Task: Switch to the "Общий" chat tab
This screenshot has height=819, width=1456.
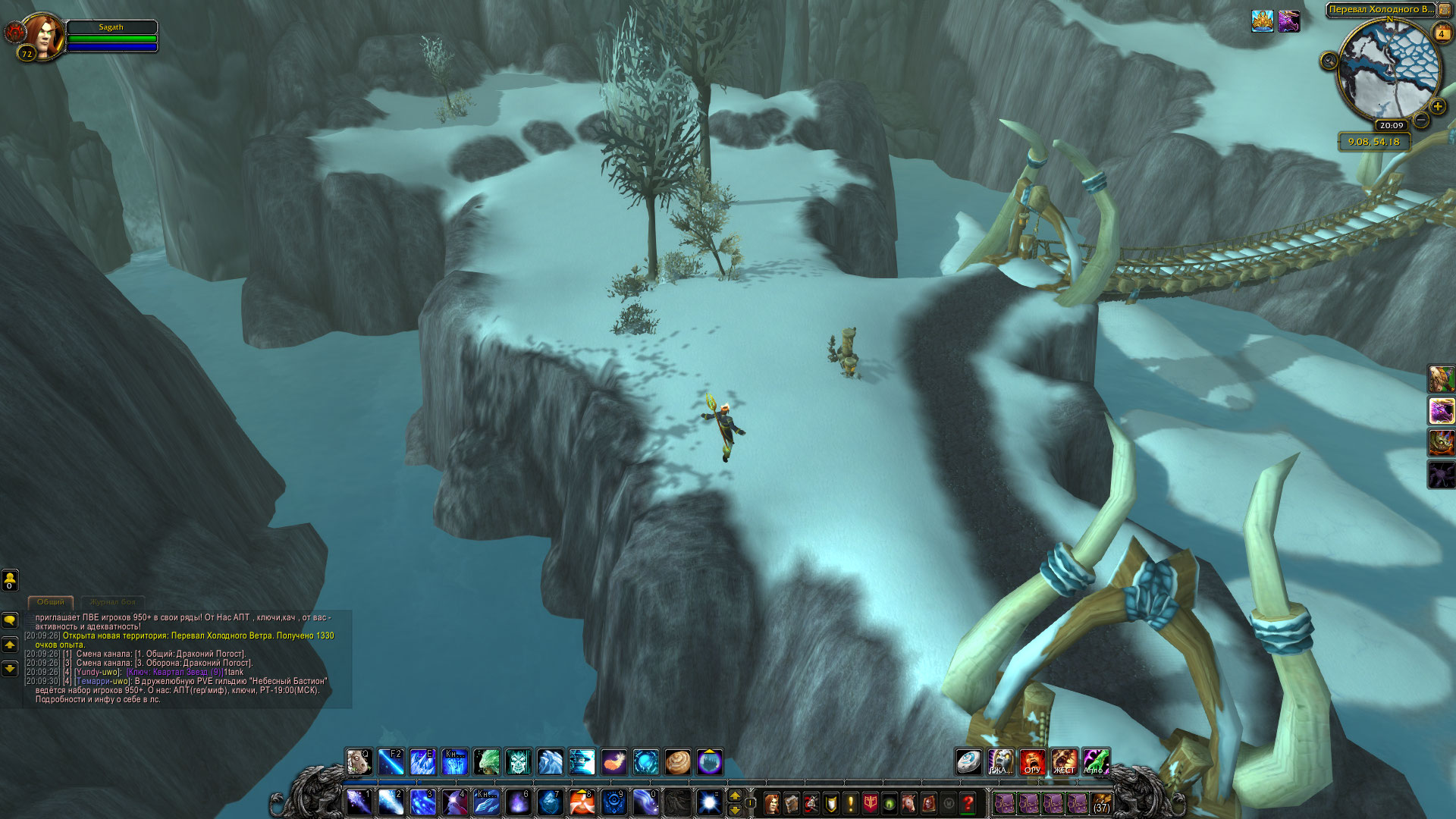Action: click(x=51, y=601)
